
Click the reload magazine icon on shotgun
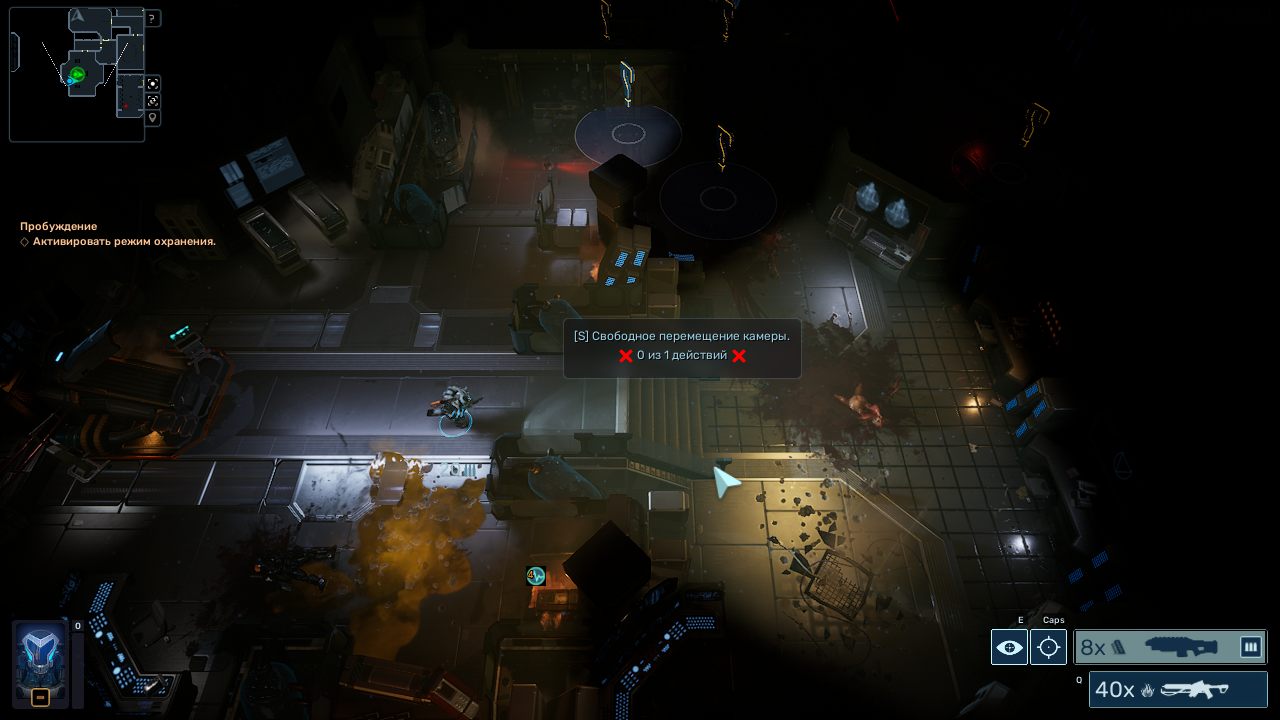pyautogui.click(x=1250, y=647)
